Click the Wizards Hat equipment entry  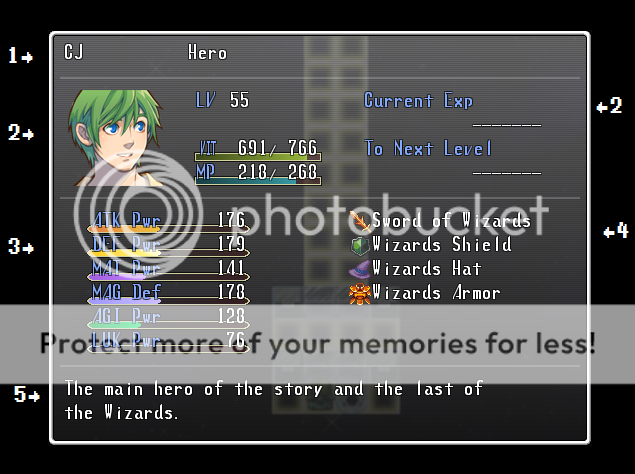[x=416, y=269]
